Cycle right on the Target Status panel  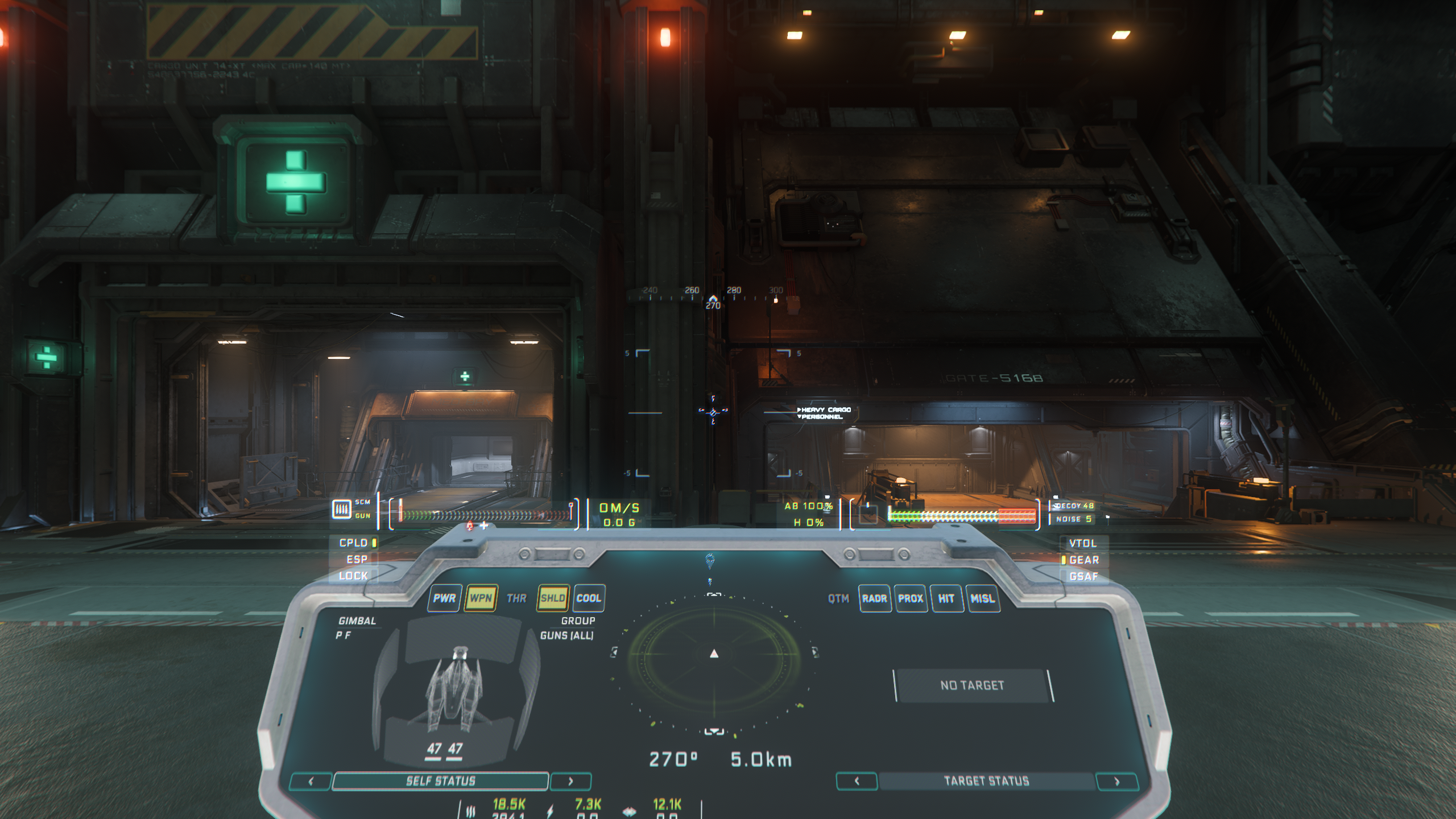(1116, 781)
